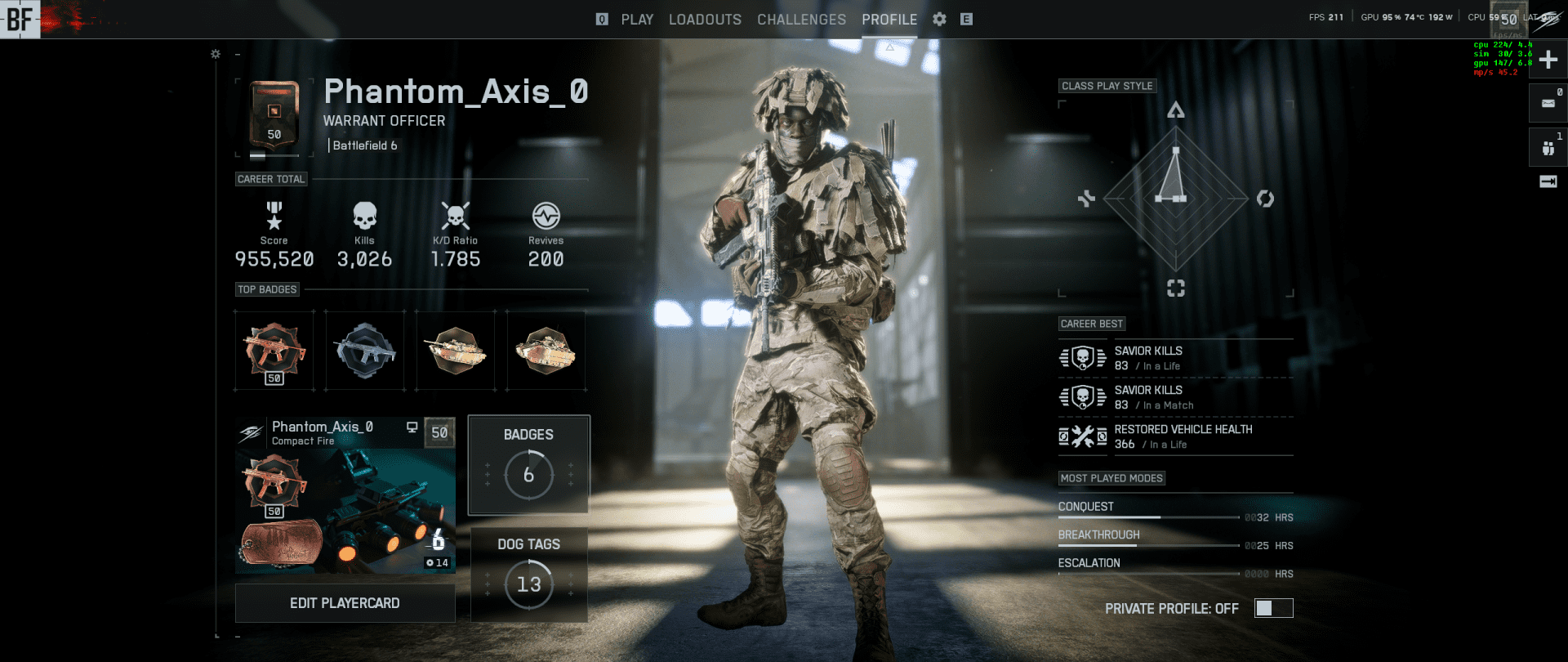1568x662 pixels.
Task: Open the friends list icon showing 1
Action: [x=1548, y=147]
